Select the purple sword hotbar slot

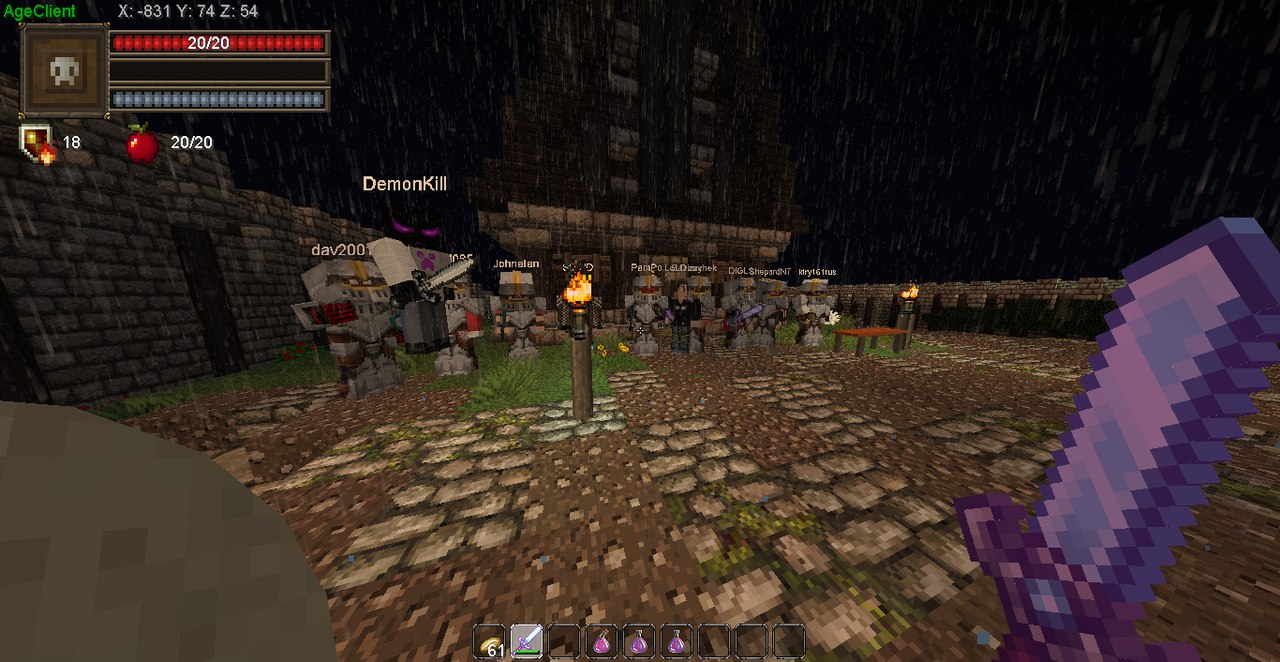[x=526, y=641]
